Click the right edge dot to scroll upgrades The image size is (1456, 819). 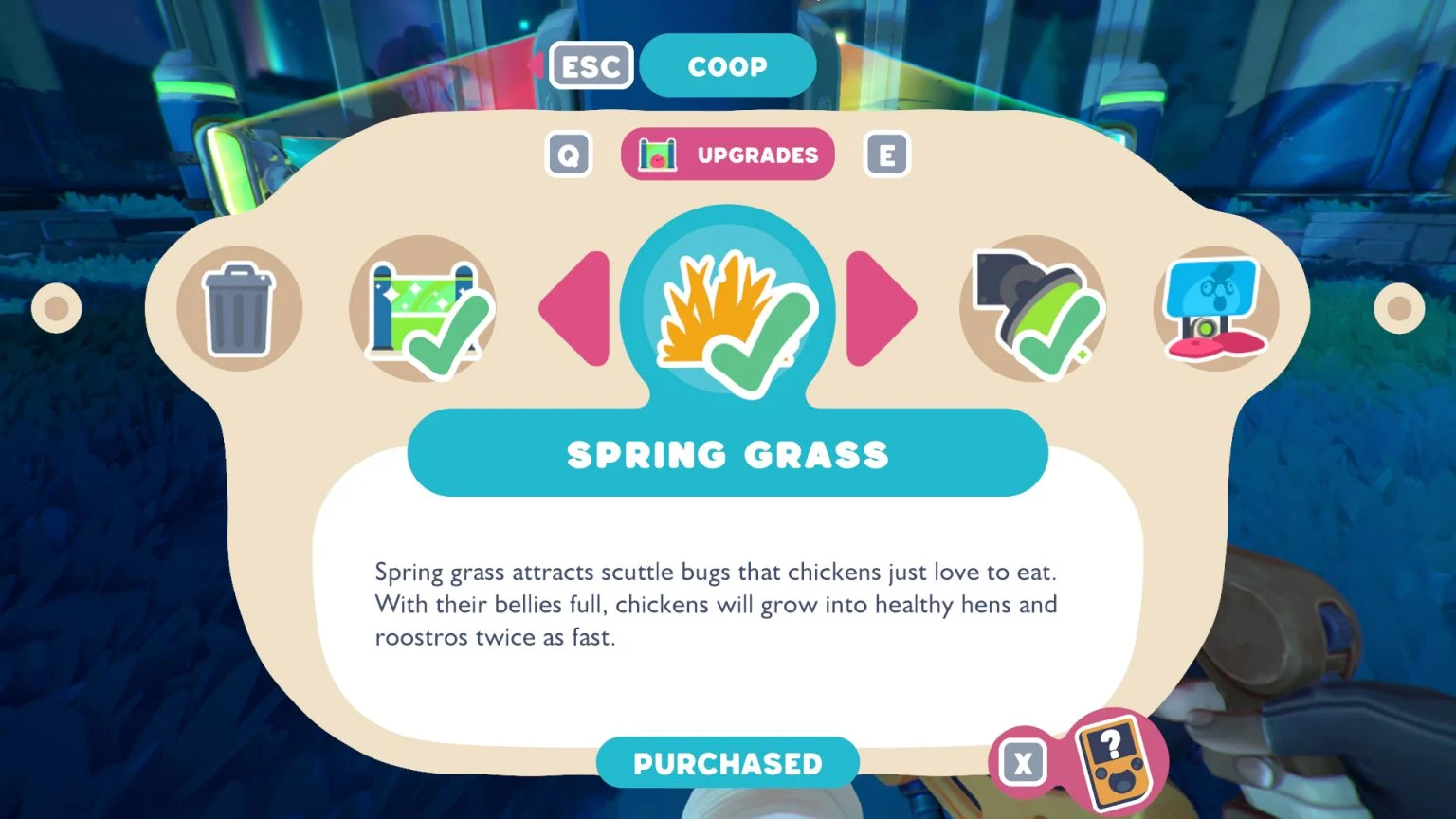click(1401, 307)
